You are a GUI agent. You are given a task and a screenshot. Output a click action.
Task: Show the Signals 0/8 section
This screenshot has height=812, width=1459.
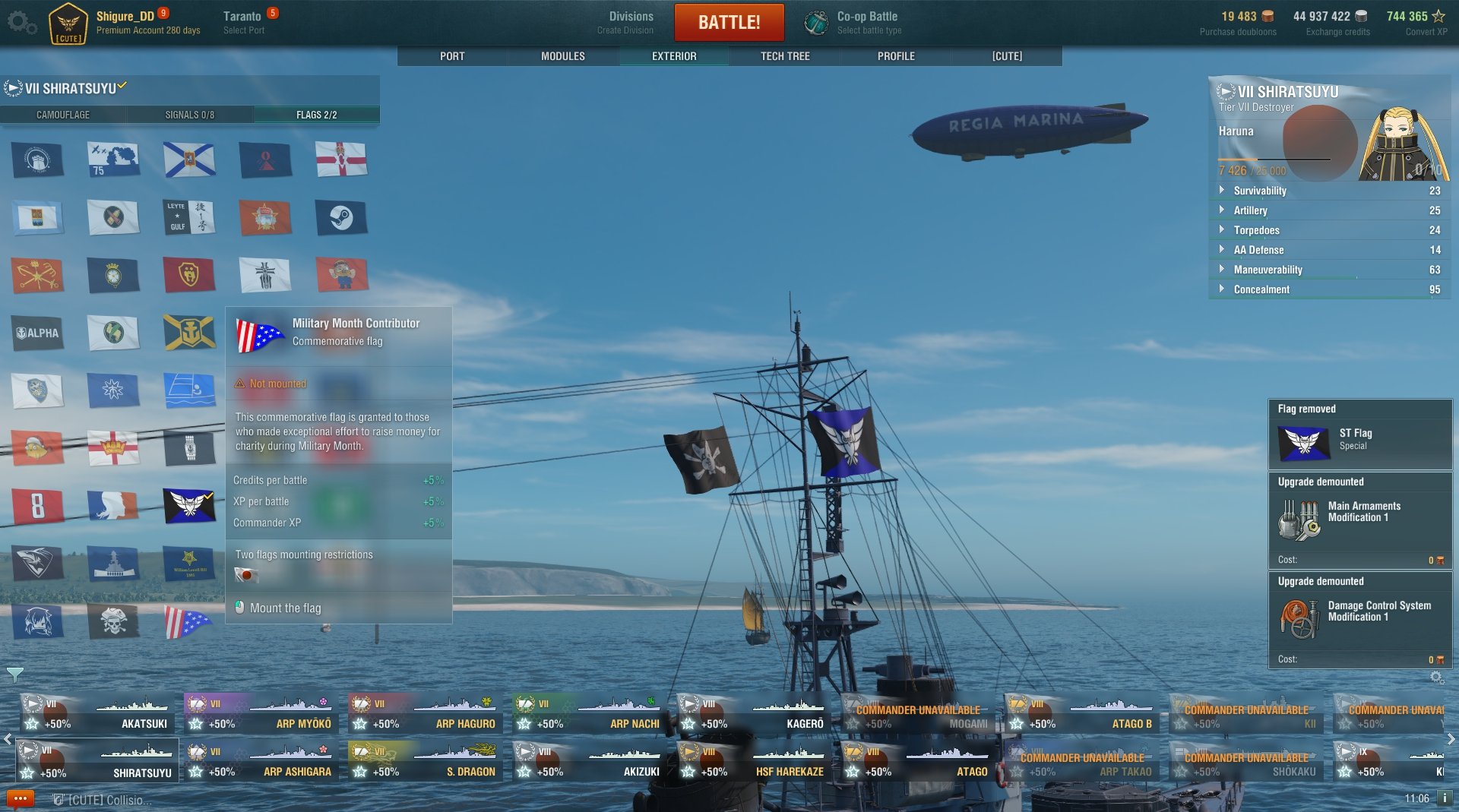pyautogui.click(x=190, y=115)
